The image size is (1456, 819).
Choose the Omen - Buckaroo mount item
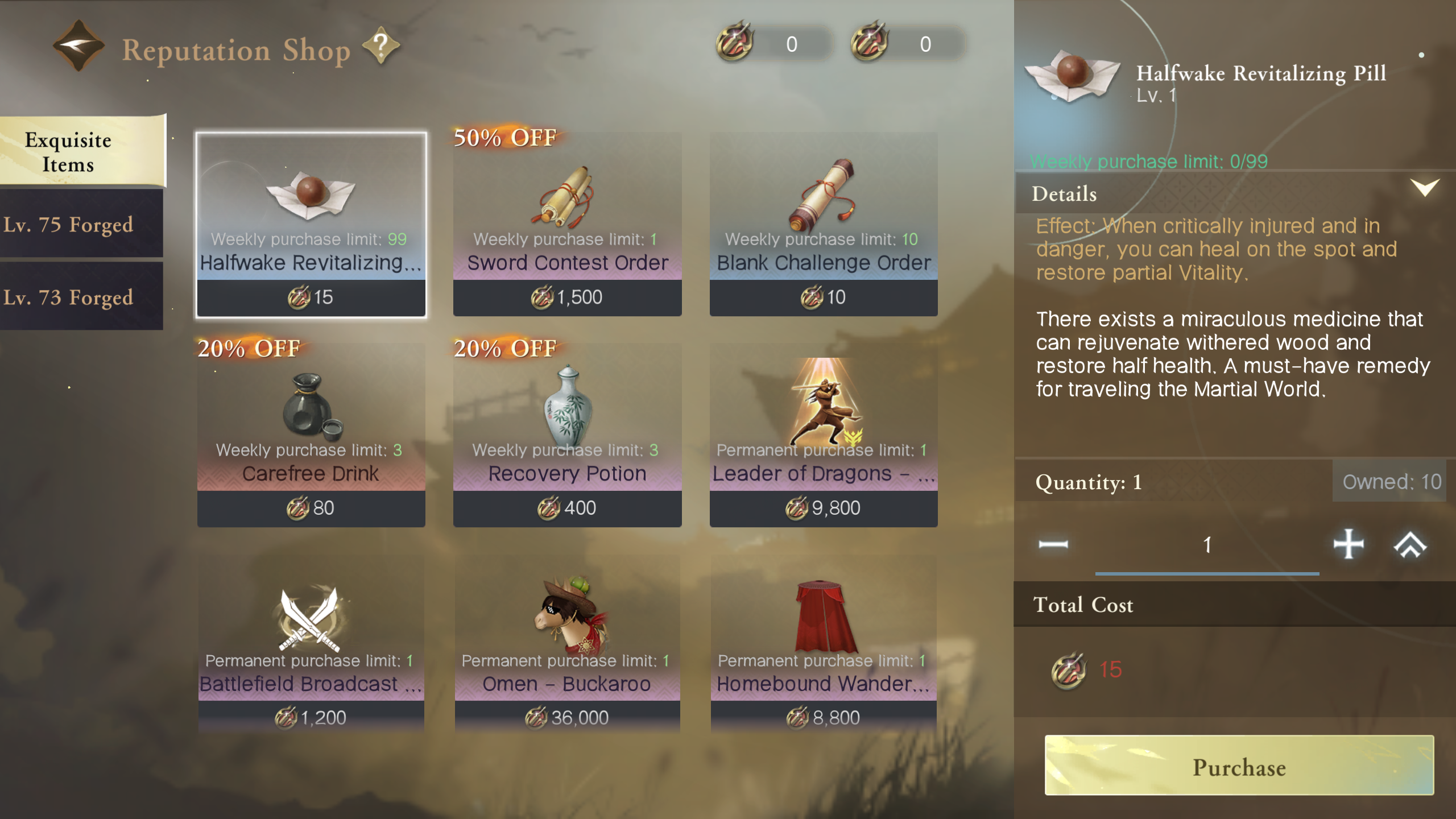tap(567, 643)
